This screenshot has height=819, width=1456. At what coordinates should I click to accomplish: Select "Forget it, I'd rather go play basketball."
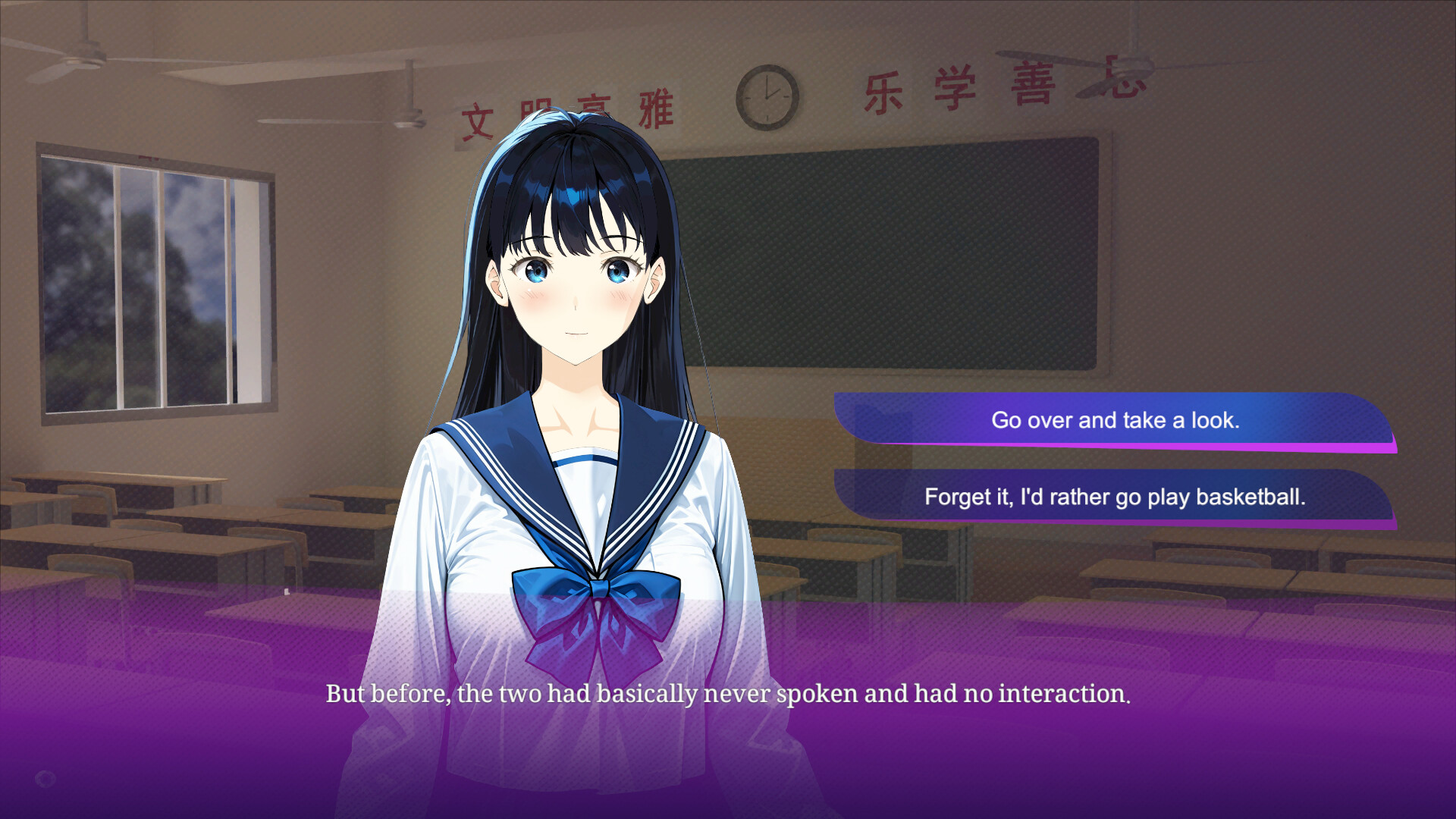click(1115, 497)
